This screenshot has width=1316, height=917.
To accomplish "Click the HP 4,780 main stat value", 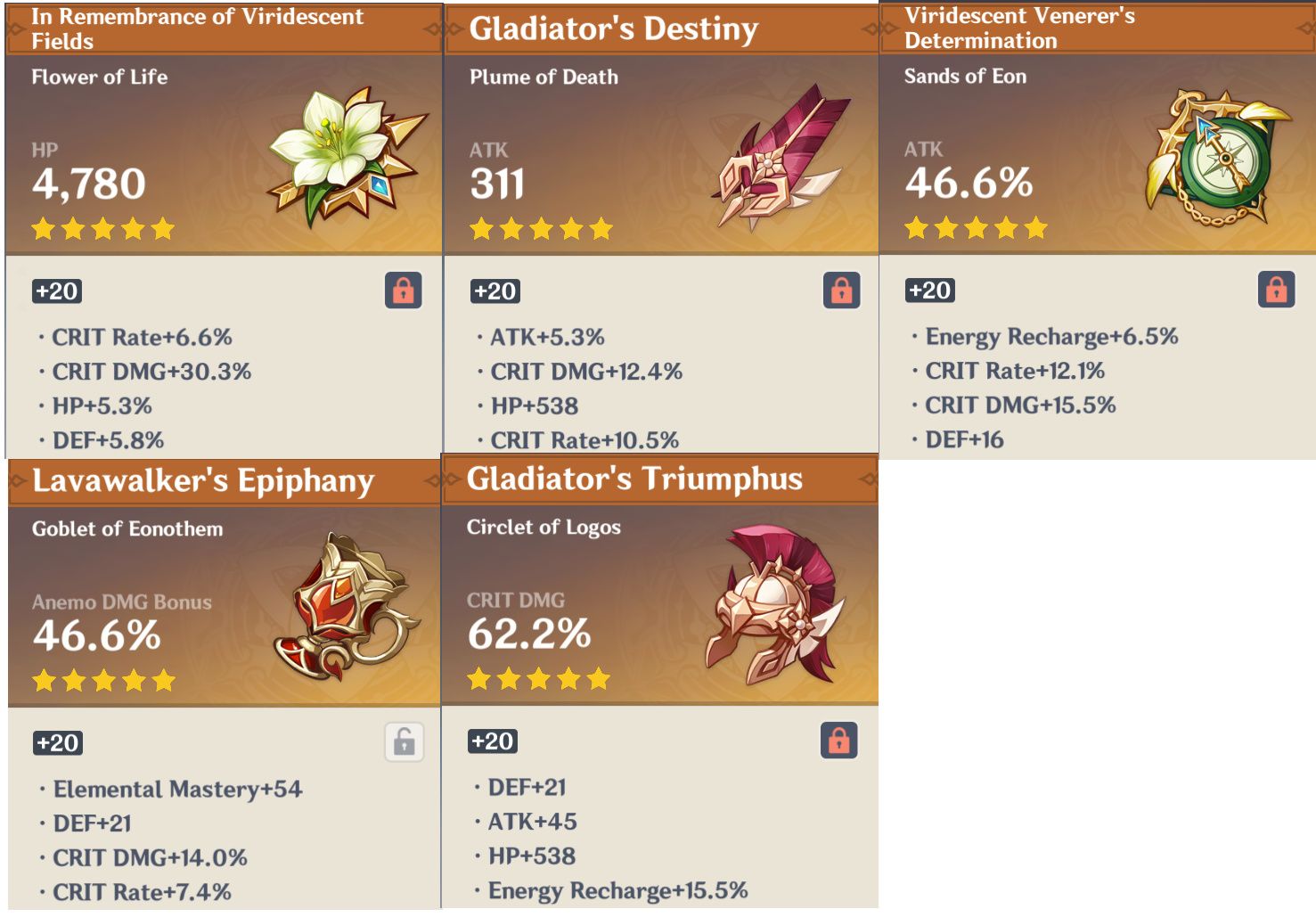I will pyautogui.click(x=86, y=185).
